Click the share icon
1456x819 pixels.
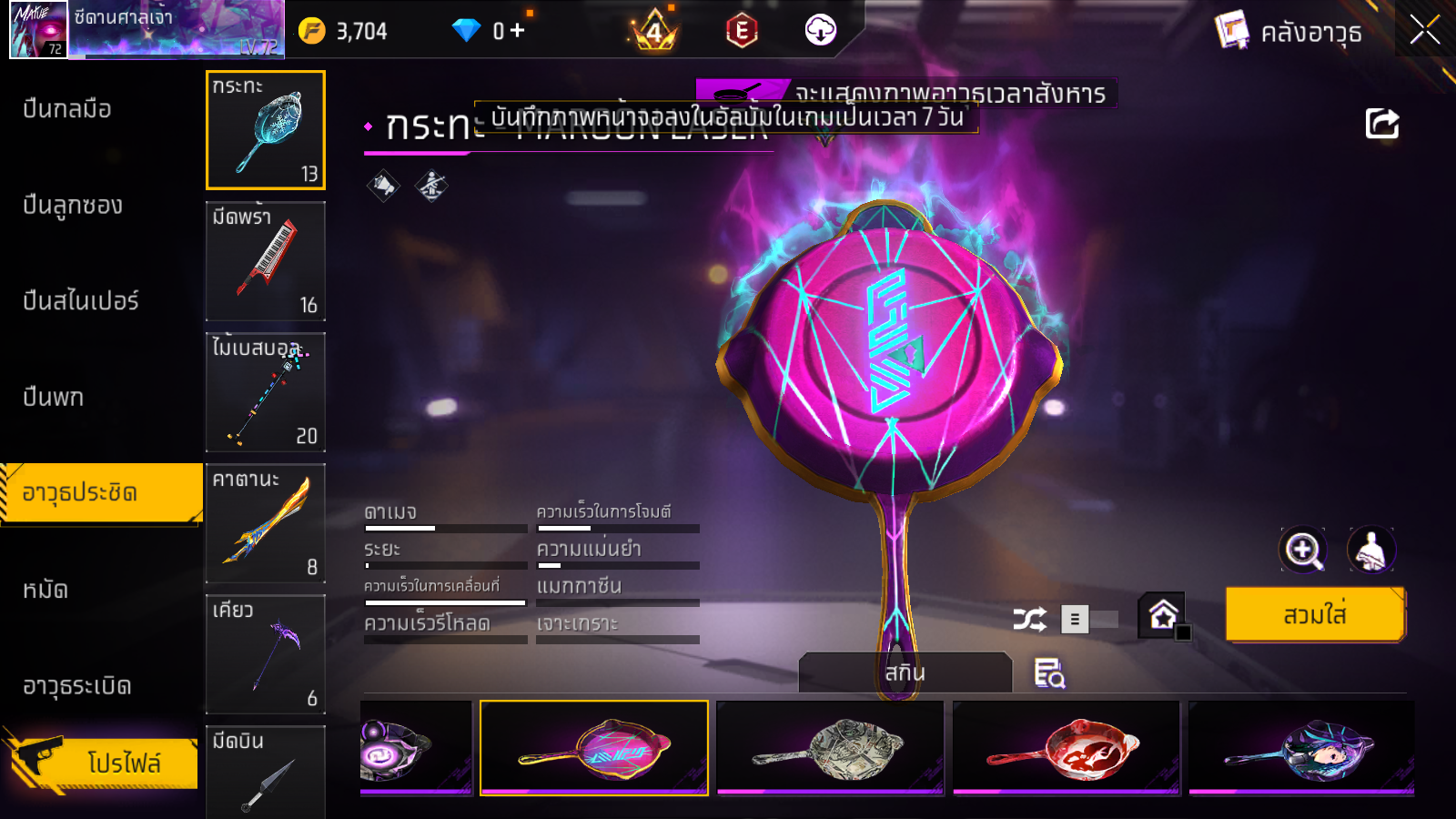coord(1381,124)
